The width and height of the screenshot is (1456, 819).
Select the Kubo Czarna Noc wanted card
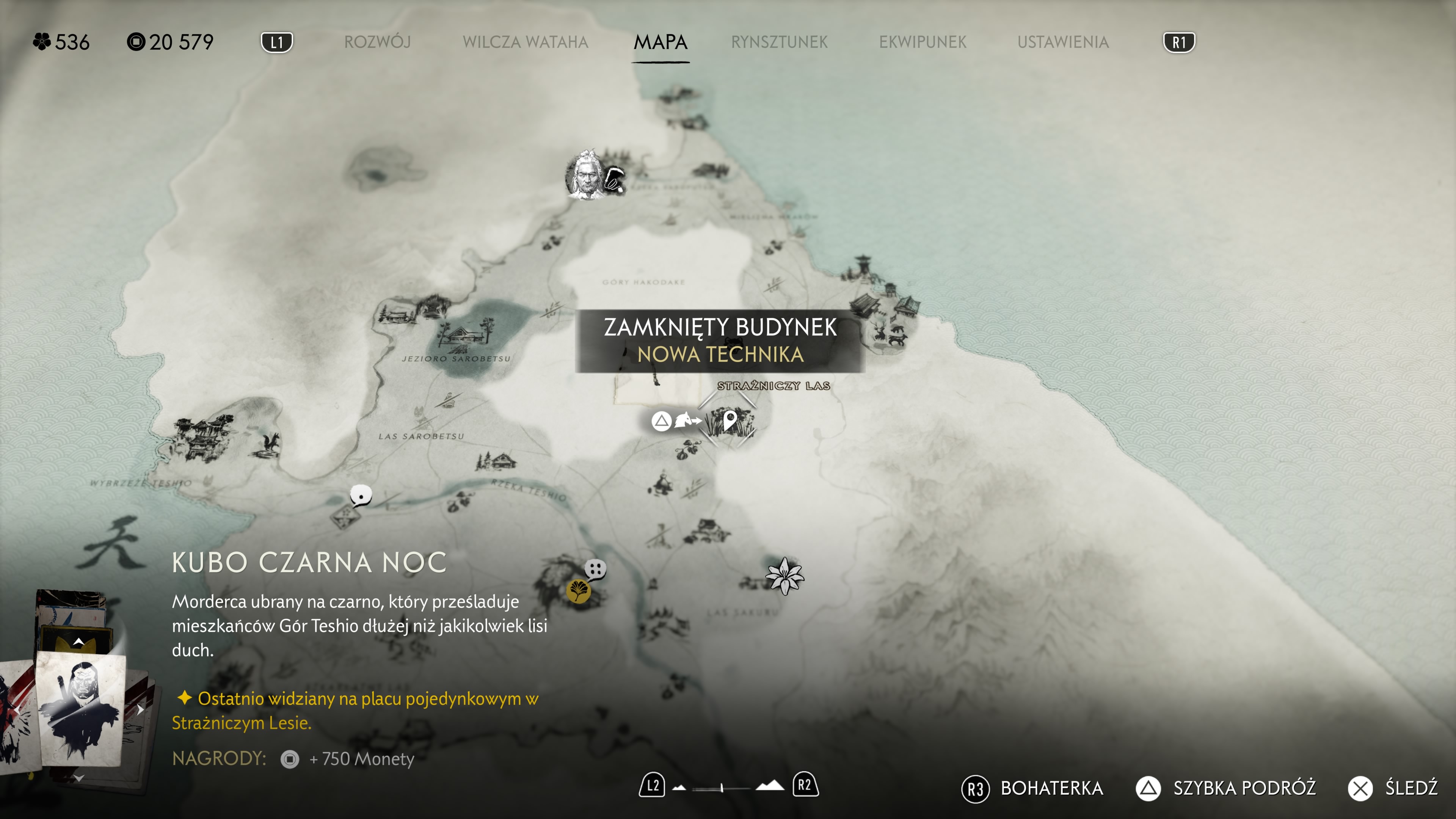80,708
